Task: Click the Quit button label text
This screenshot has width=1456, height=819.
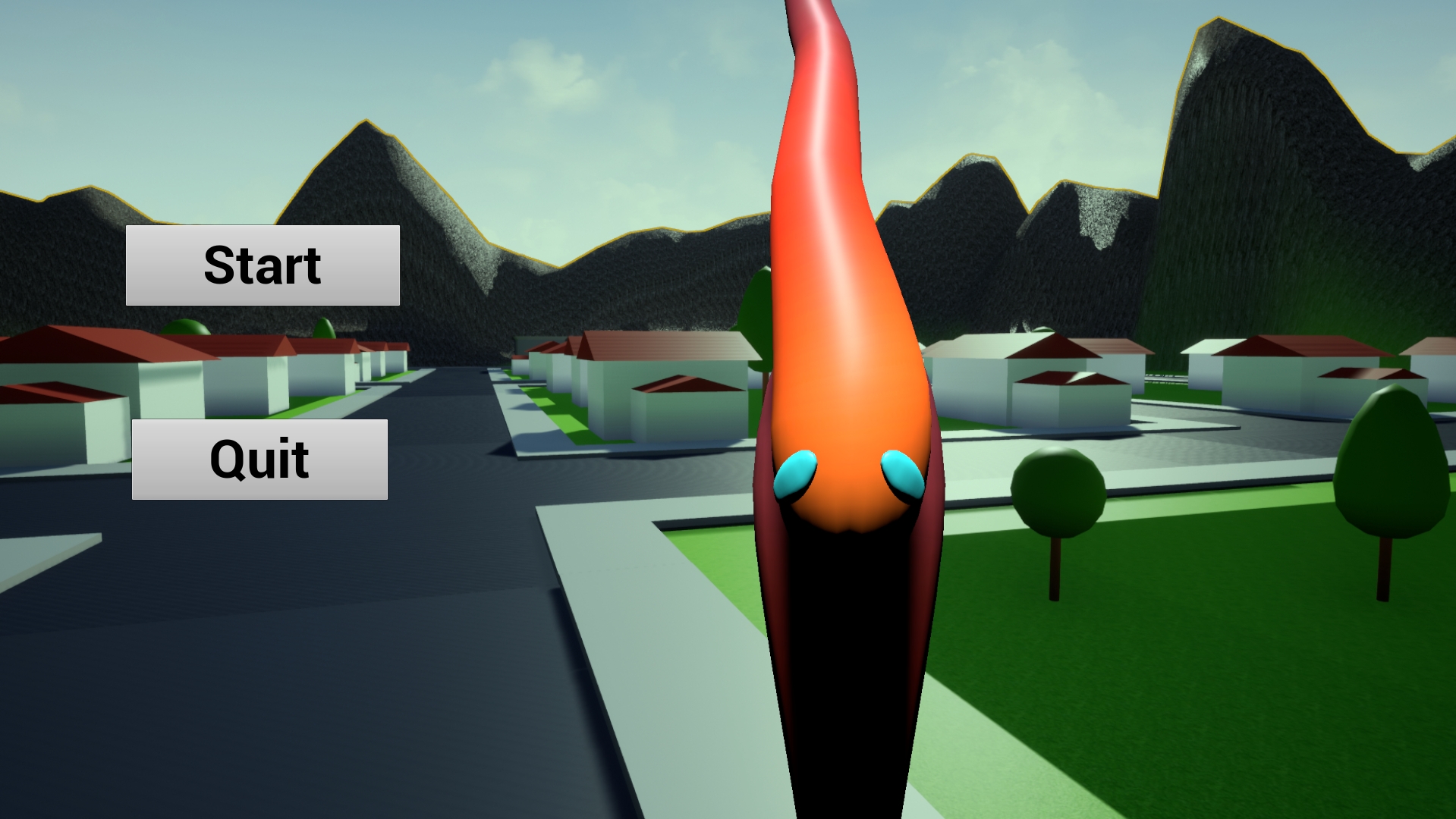Action: point(260,459)
